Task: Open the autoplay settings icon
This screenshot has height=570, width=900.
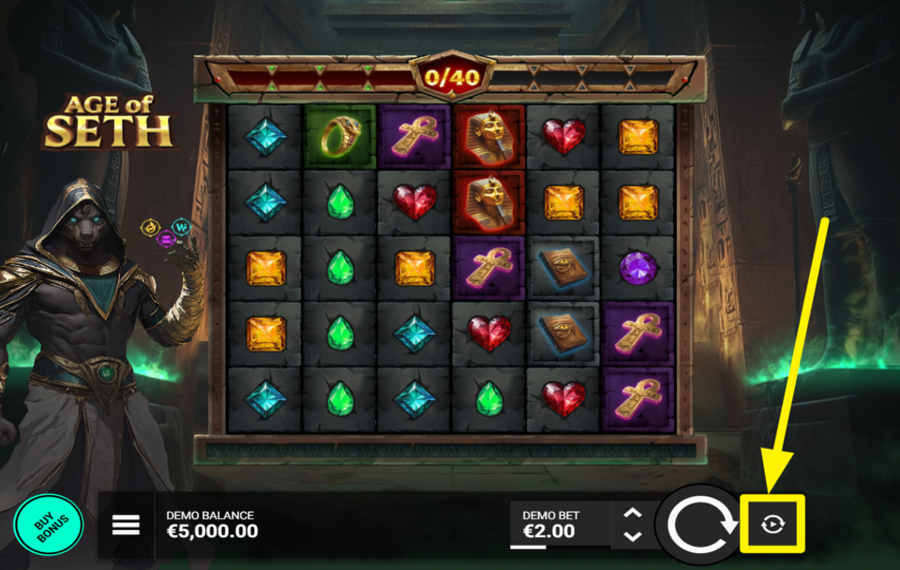Action: pyautogui.click(x=772, y=523)
